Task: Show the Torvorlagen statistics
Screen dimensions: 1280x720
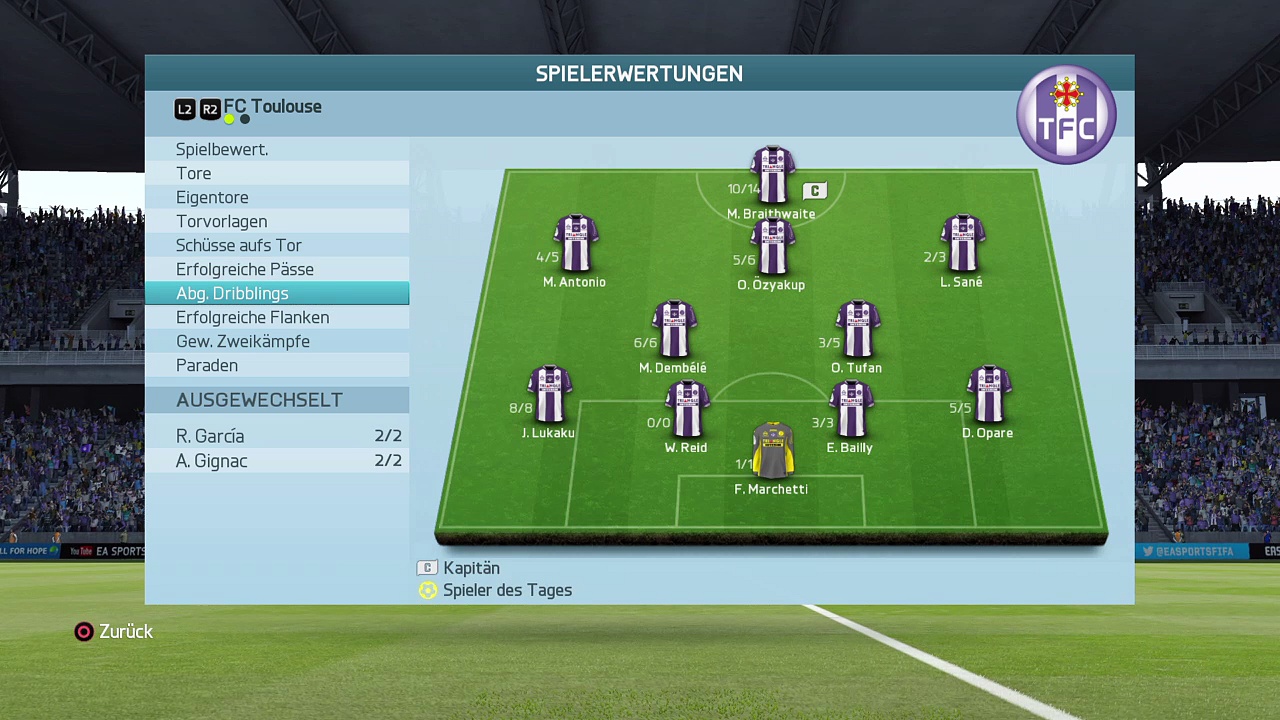Action: (221, 221)
